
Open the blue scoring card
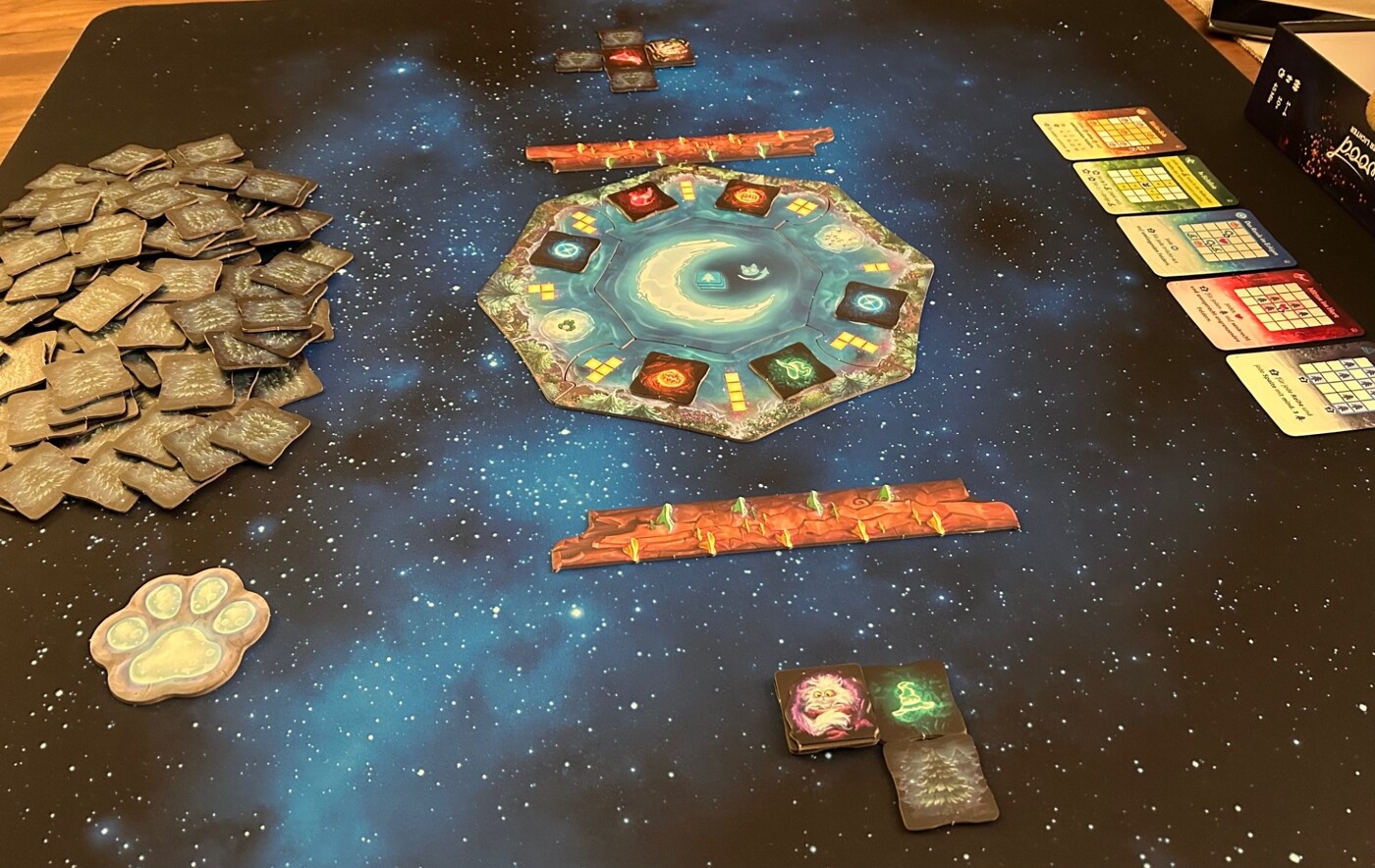coord(1206,241)
